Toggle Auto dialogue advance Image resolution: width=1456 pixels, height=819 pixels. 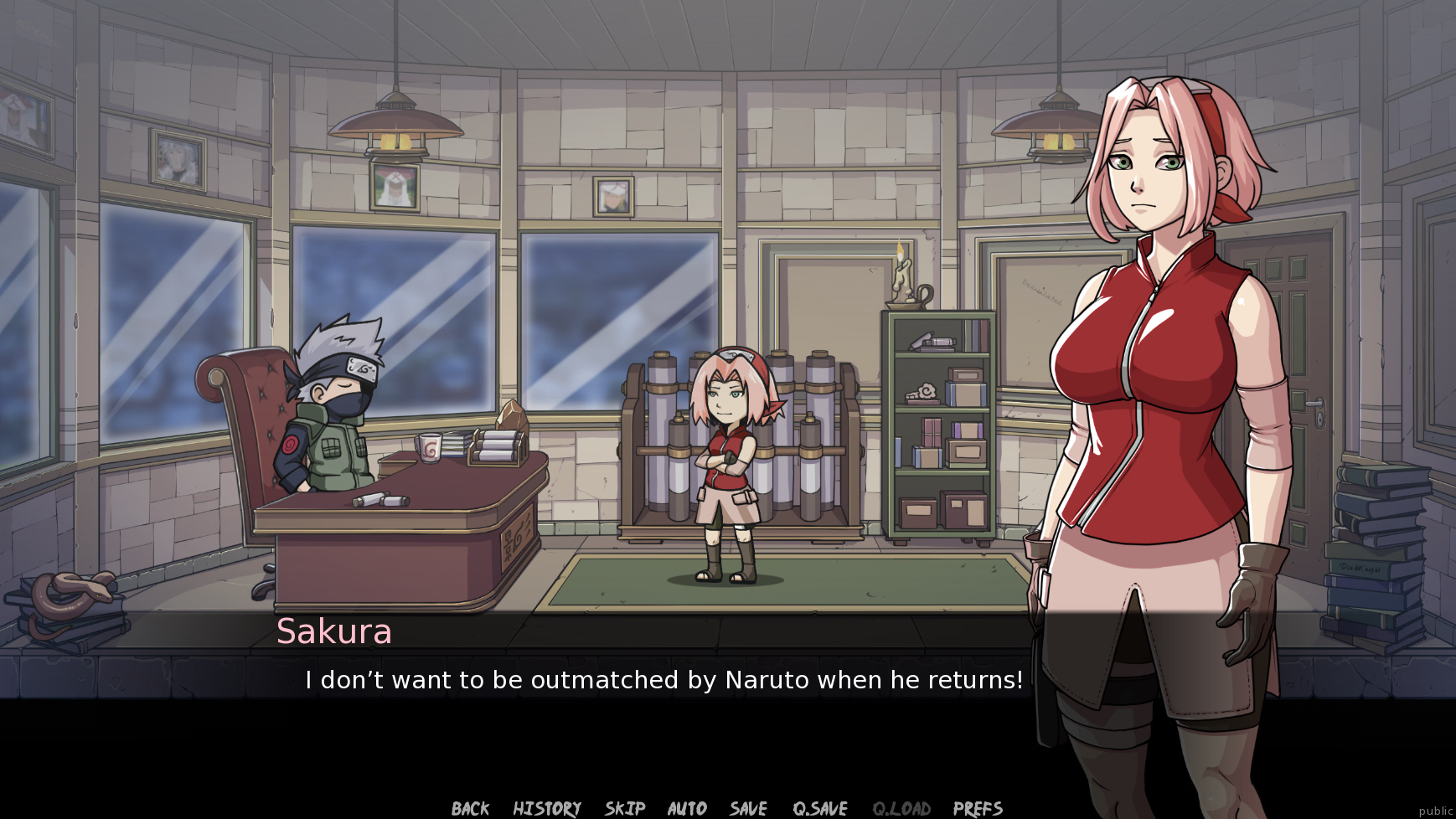[687, 808]
